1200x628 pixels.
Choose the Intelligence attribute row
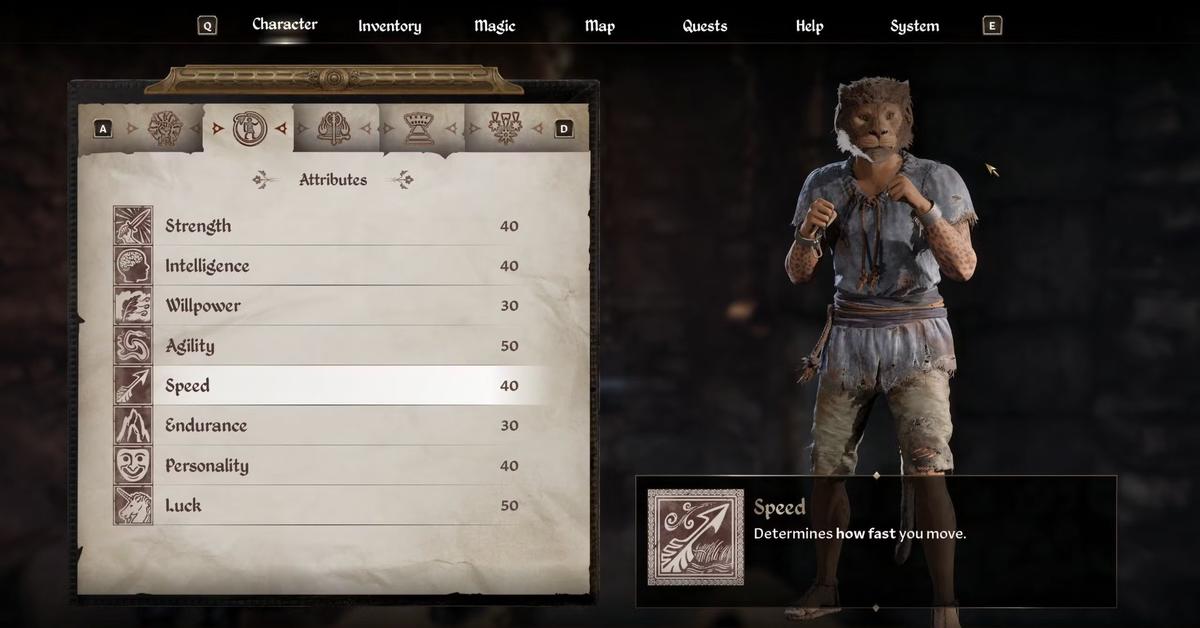(x=330, y=266)
